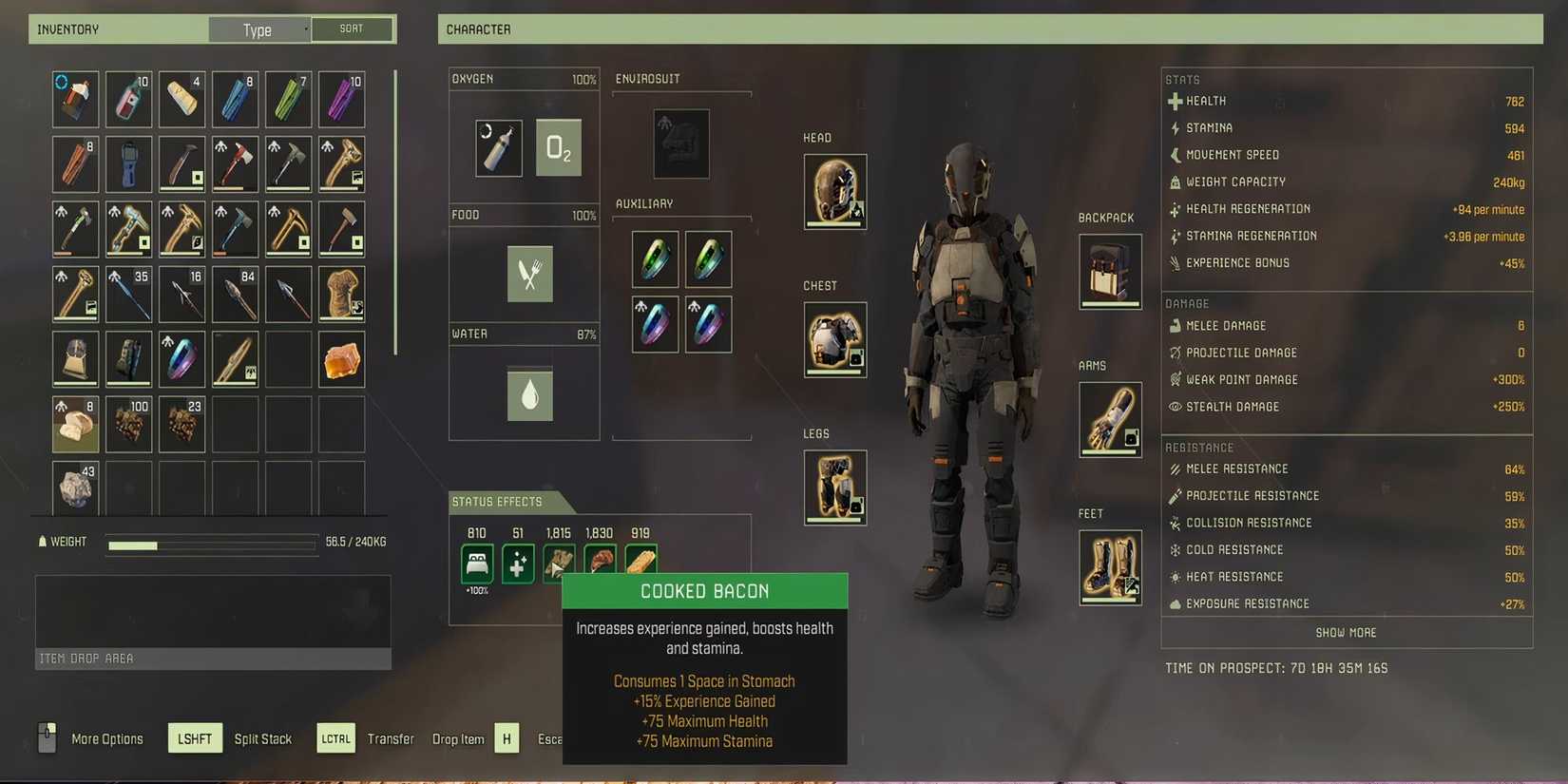Select the fork-and-knife icon in the Food panel
Screen dimensions: 1568x784
(x=530, y=274)
